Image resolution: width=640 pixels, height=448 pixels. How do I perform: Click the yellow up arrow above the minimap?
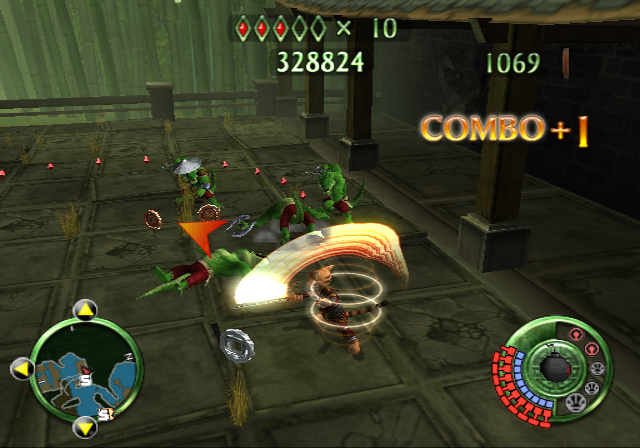coord(85,311)
